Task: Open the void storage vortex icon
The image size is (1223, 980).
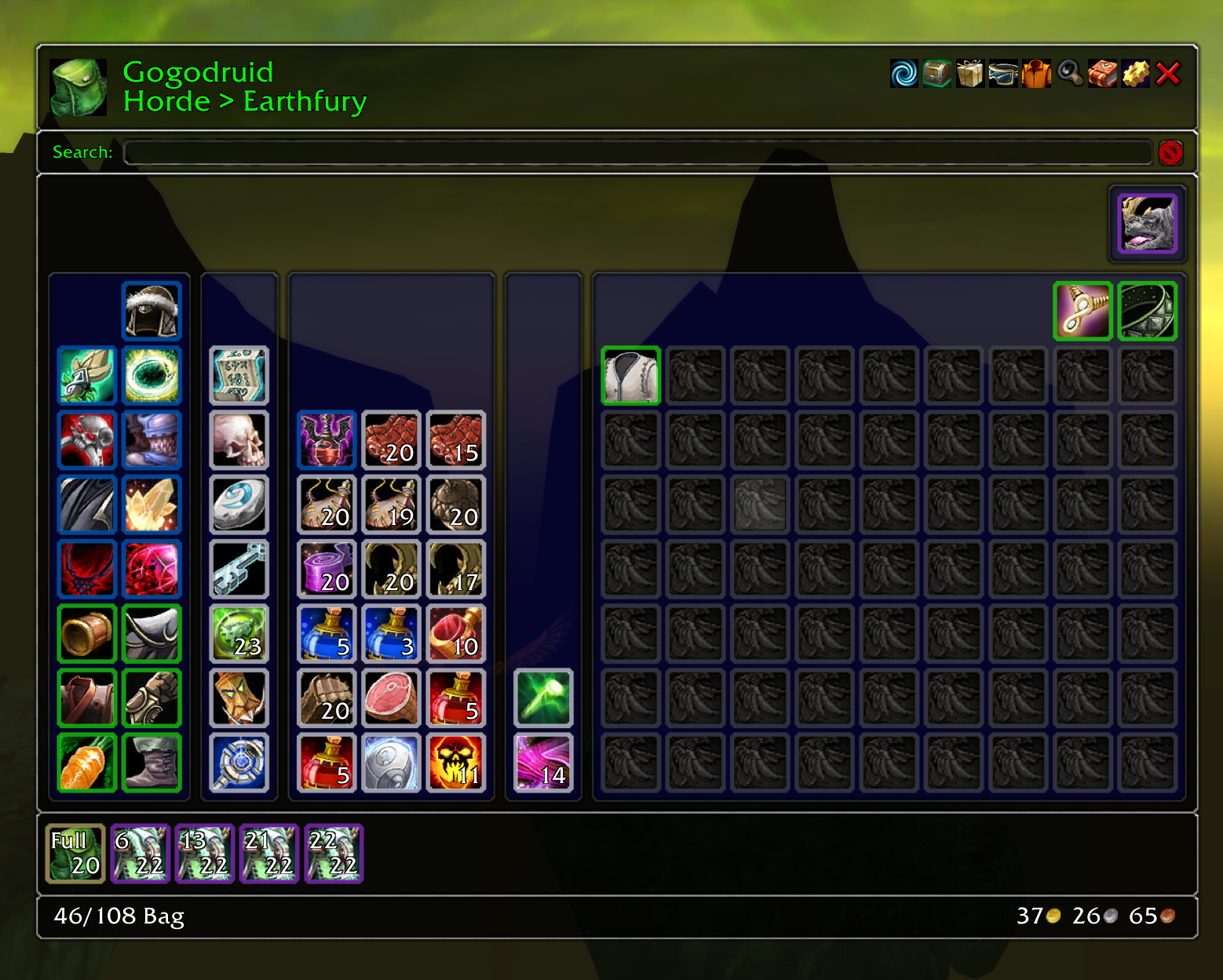Action: (904, 74)
